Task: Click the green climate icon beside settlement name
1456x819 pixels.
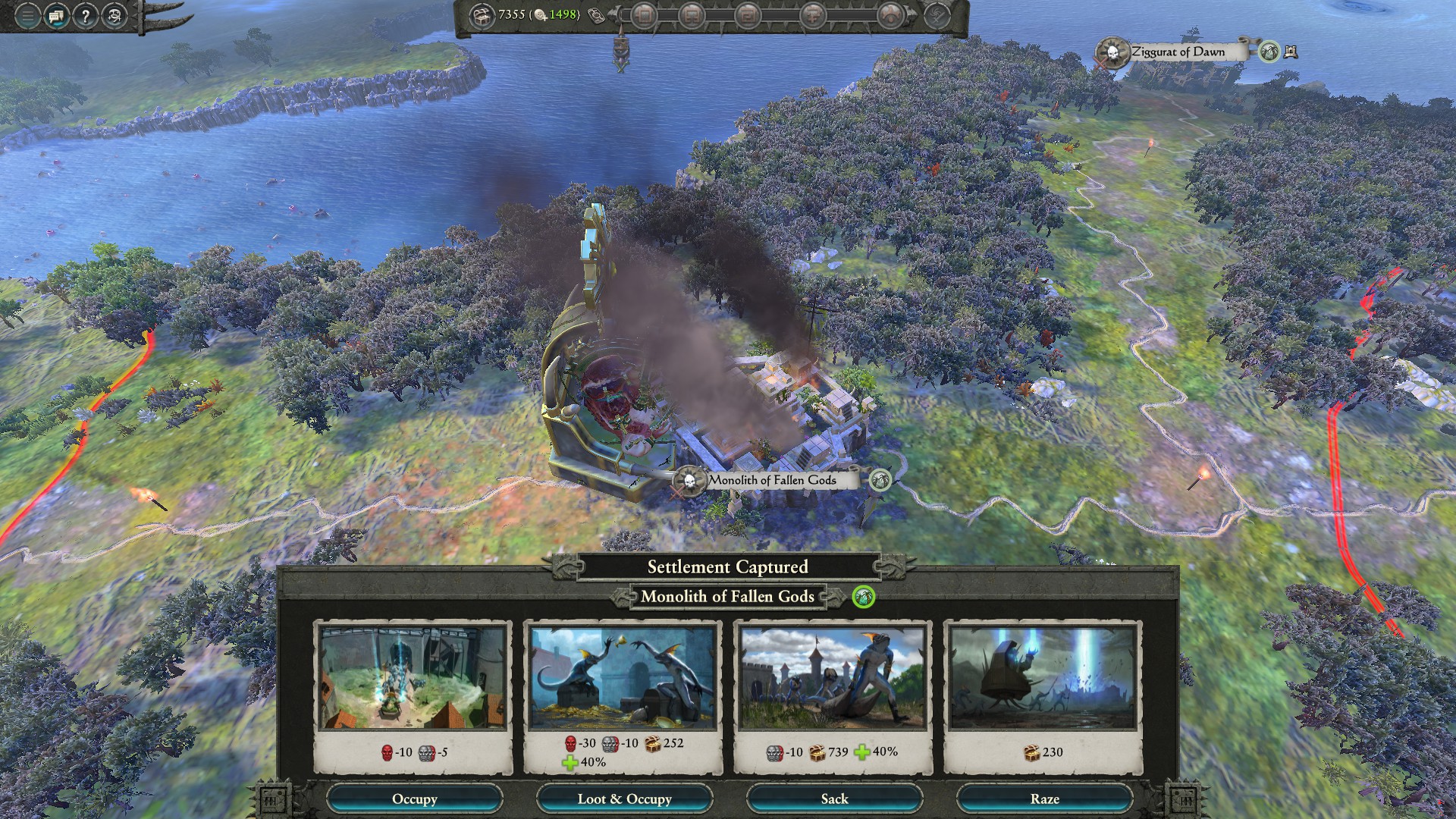Action: click(x=863, y=597)
